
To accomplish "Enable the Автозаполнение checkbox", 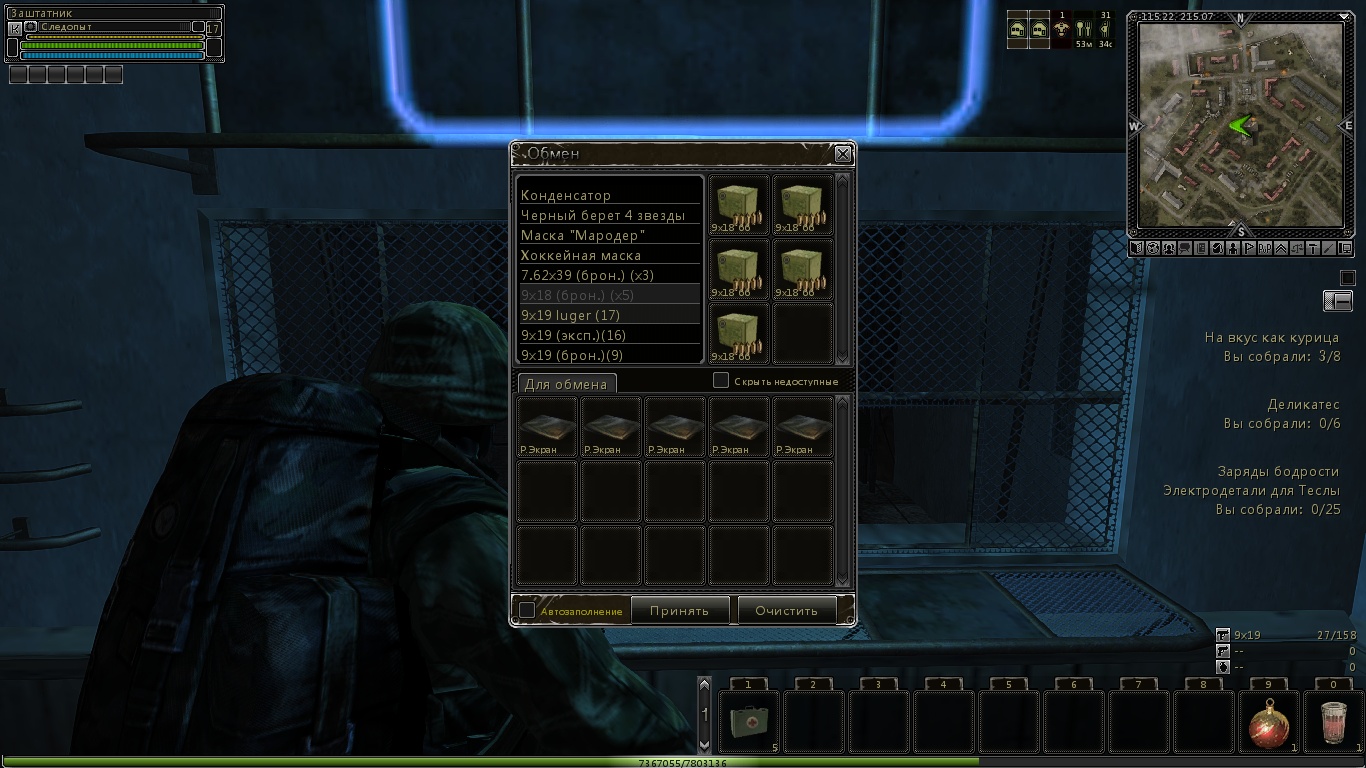I will tap(527, 610).
